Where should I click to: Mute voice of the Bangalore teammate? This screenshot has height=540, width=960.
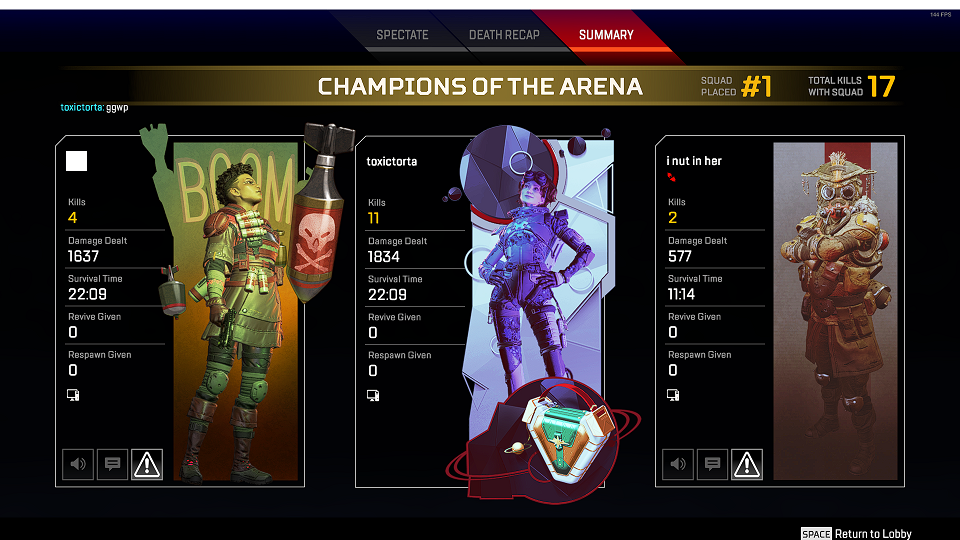click(78, 464)
